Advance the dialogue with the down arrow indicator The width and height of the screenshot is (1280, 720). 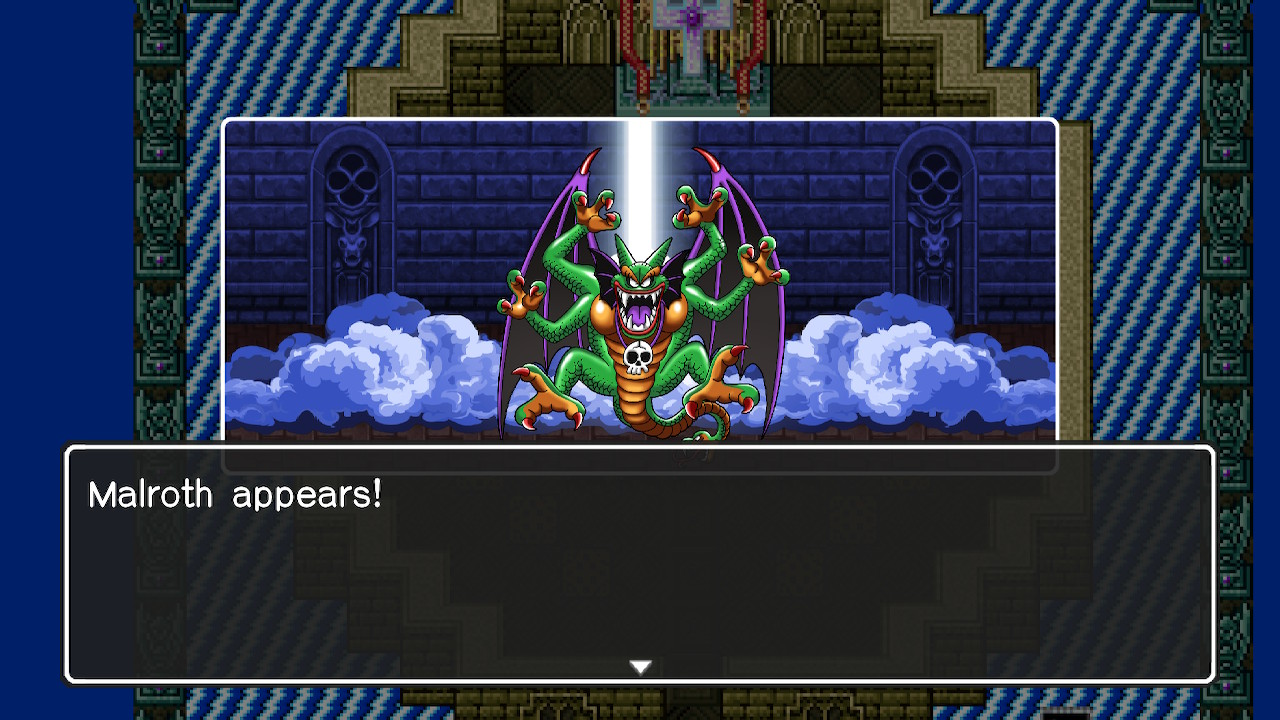640,664
